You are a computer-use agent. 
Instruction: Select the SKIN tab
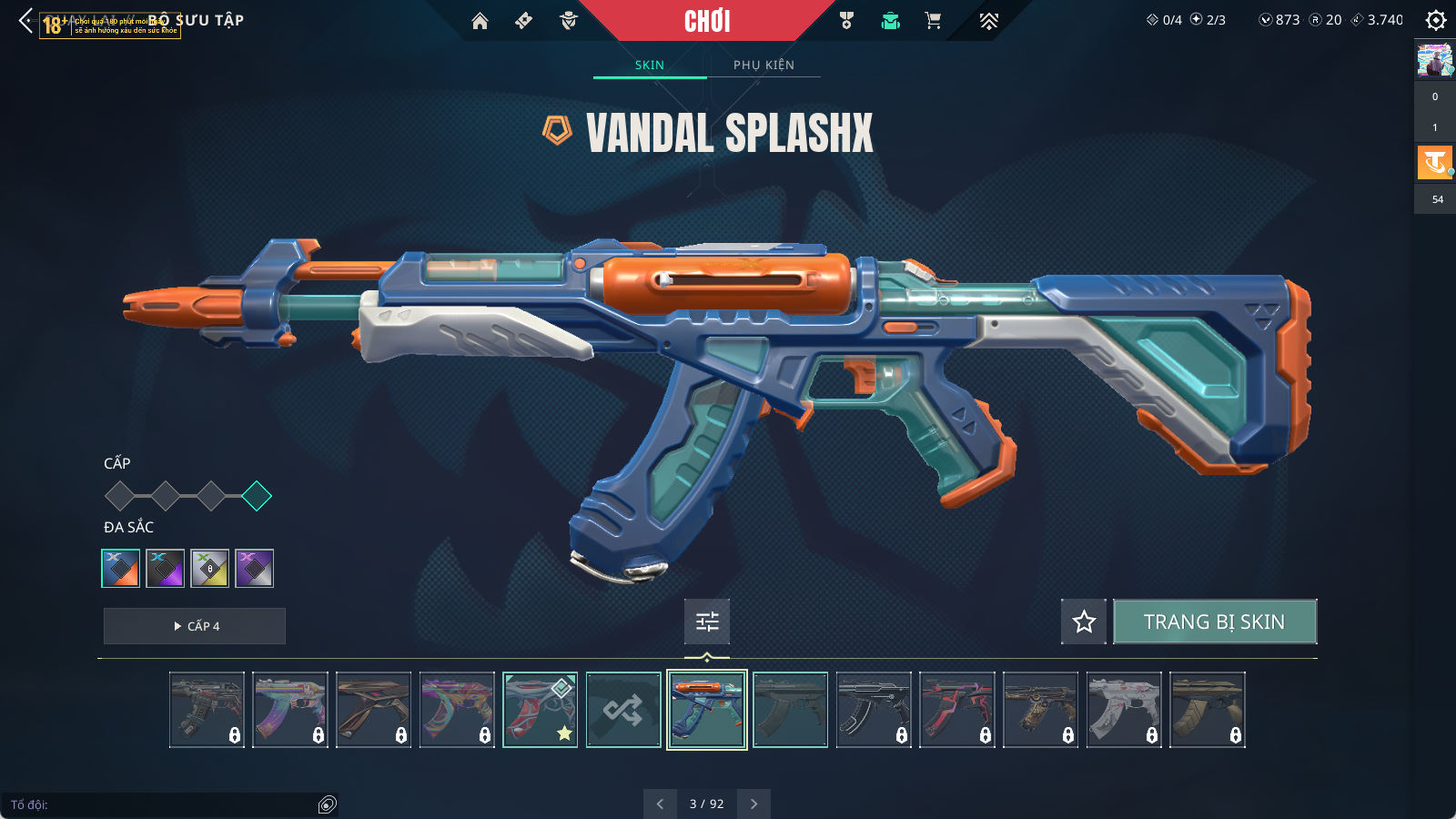[x=650, y=65]
